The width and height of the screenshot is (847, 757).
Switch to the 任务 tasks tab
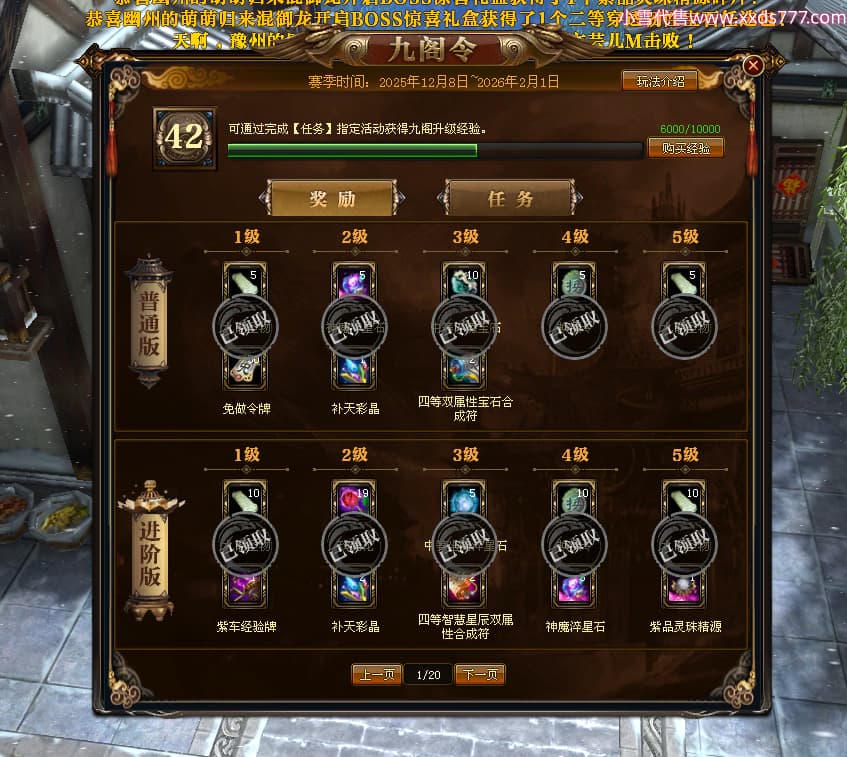pyautogui.click(x=510, y=198)
